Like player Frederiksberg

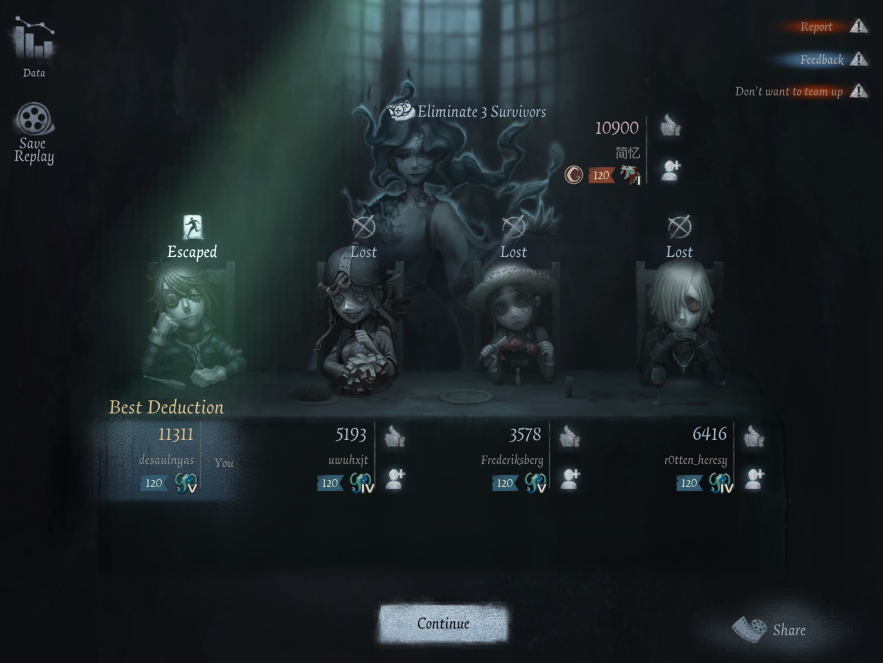pyautogui.click(x=570, y=436)
